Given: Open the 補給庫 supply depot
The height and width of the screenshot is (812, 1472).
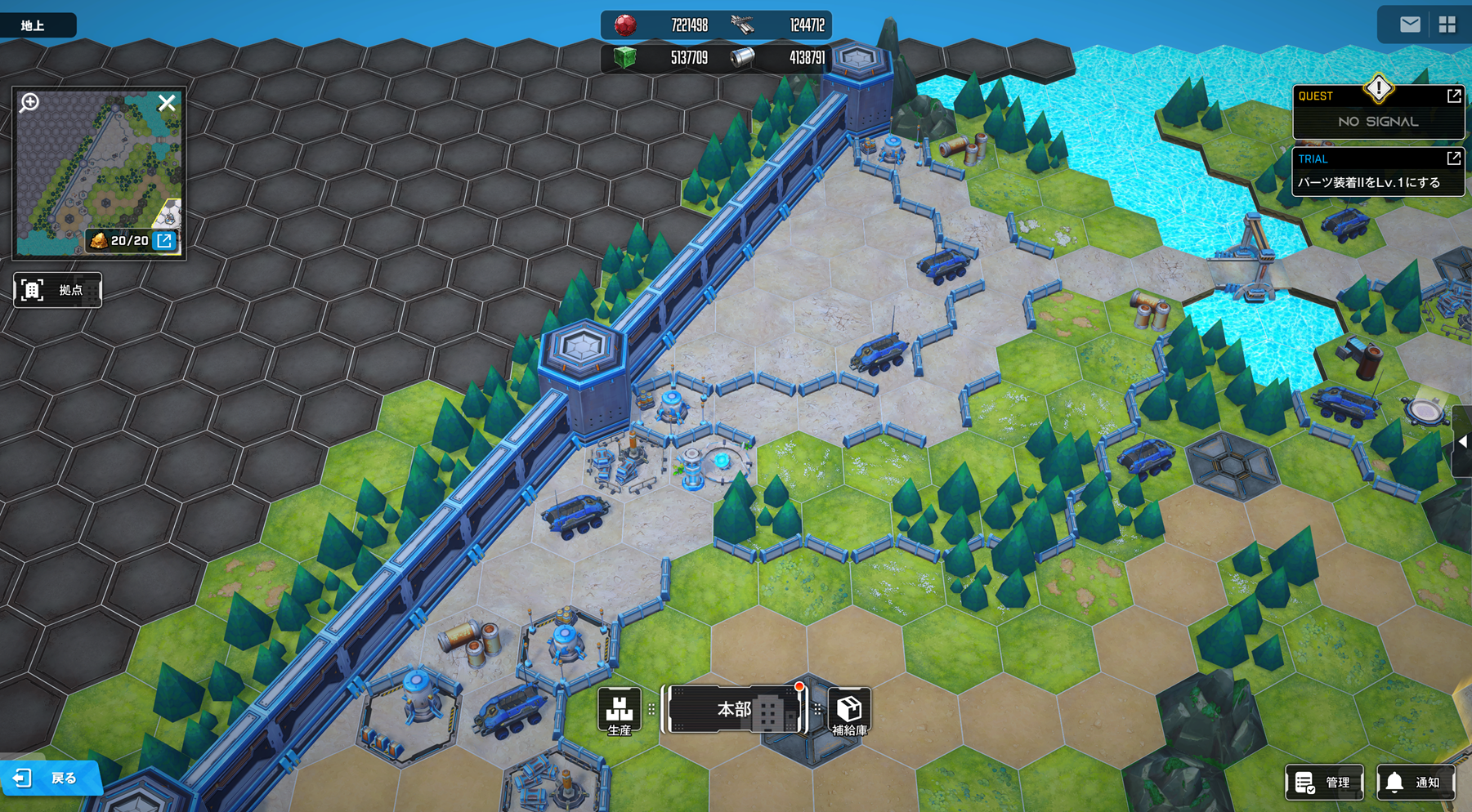Looking at the screenshot, I should coord(849,711).
